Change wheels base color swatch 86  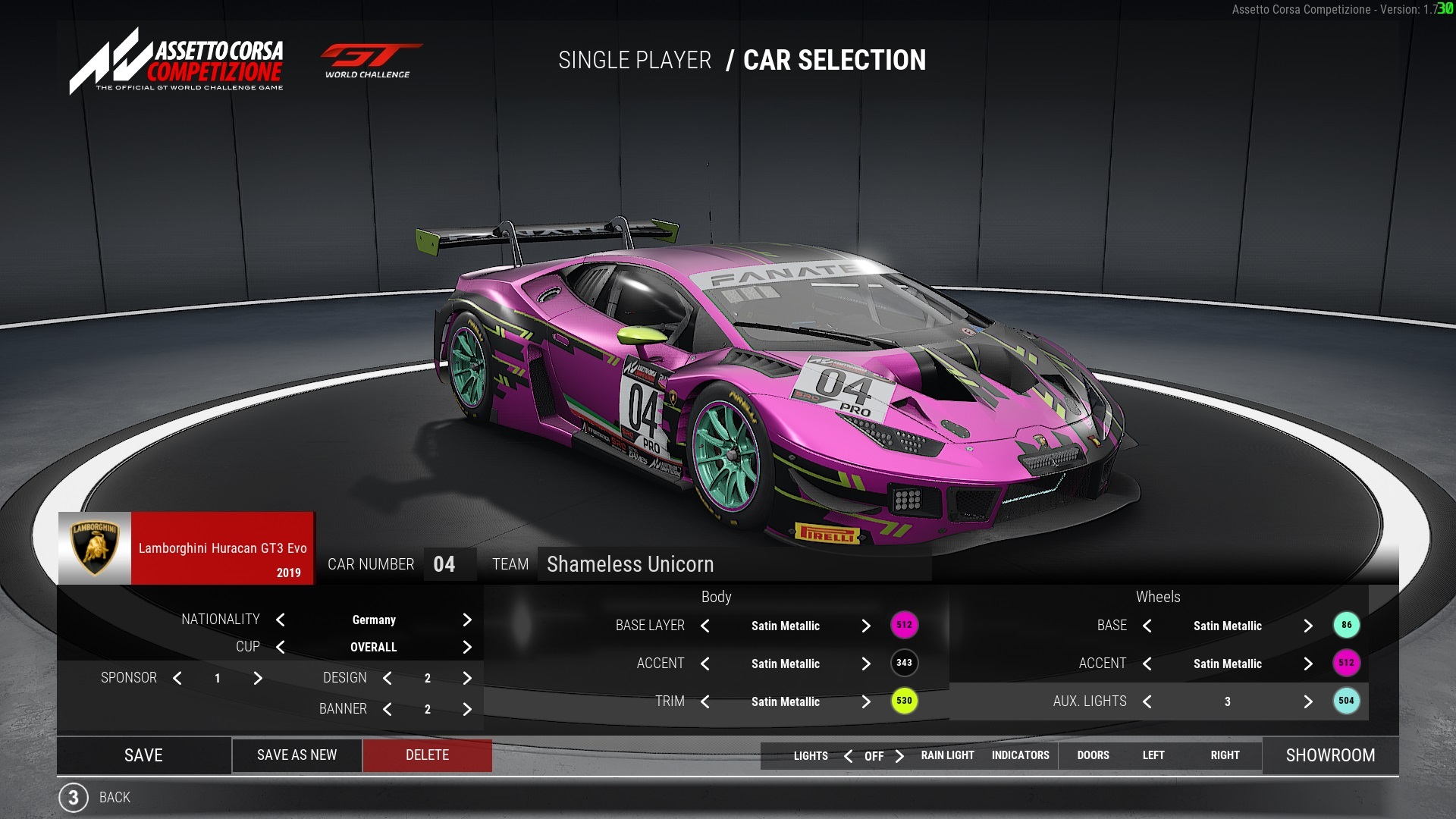click(1346, 626)
